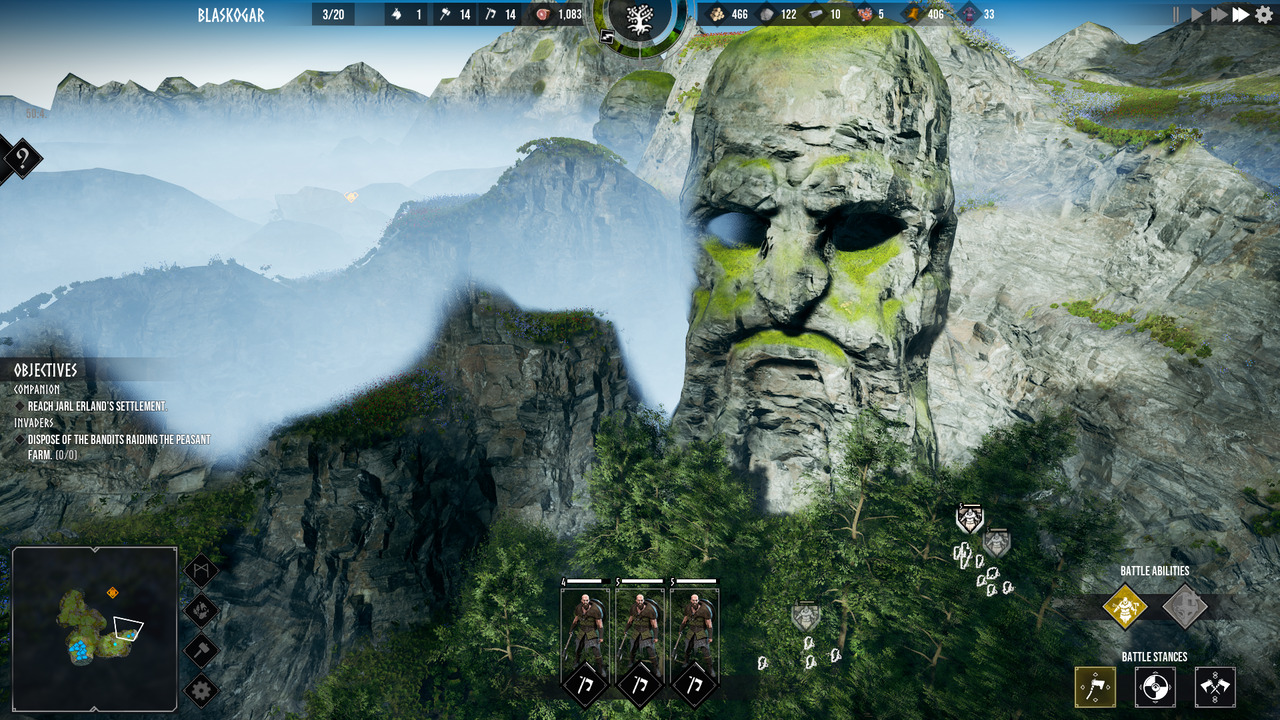Open the hammer build menu button

point(201,650)
